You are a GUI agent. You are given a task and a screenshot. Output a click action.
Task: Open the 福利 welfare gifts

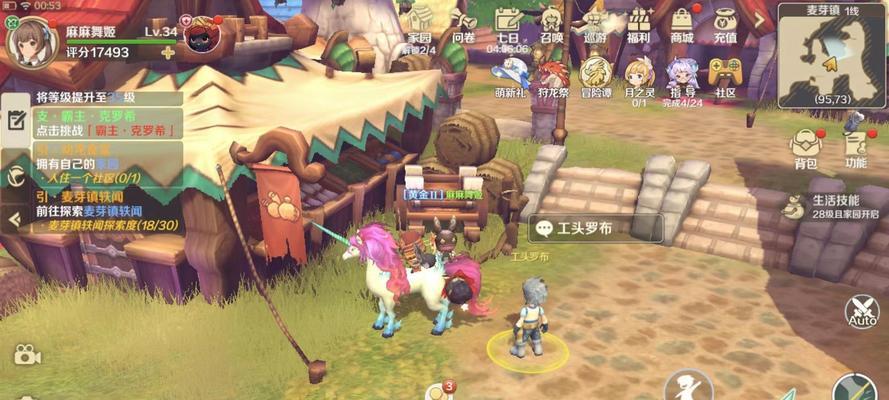click(x=639, y=25)
